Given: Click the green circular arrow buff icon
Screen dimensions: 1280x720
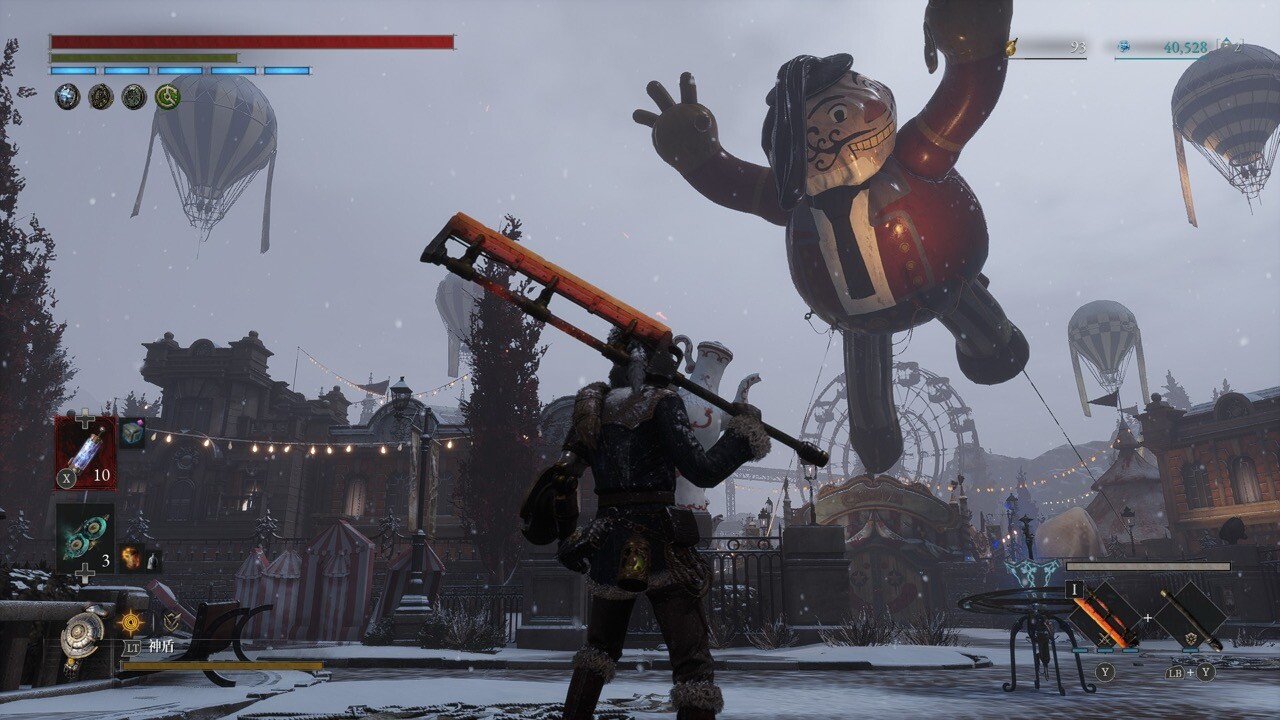Looking at the screenshot, I should [167, 97].
